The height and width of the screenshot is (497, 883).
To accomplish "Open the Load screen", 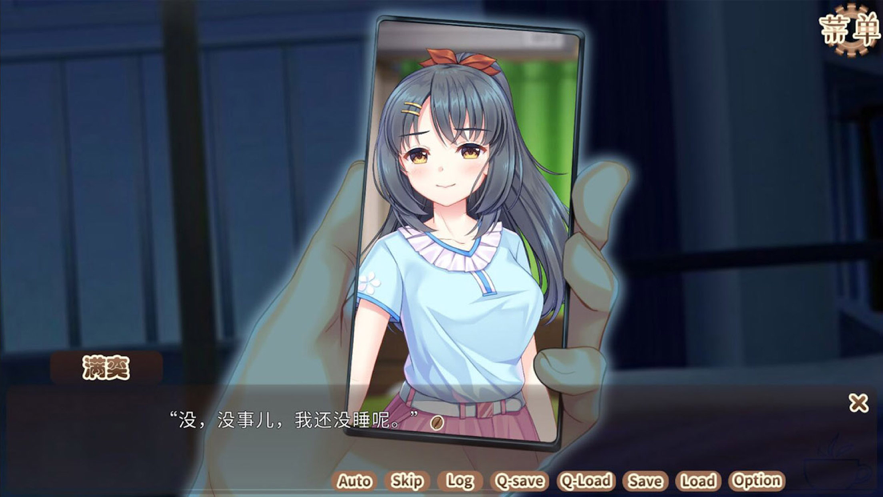I will [x=698, y=481].
